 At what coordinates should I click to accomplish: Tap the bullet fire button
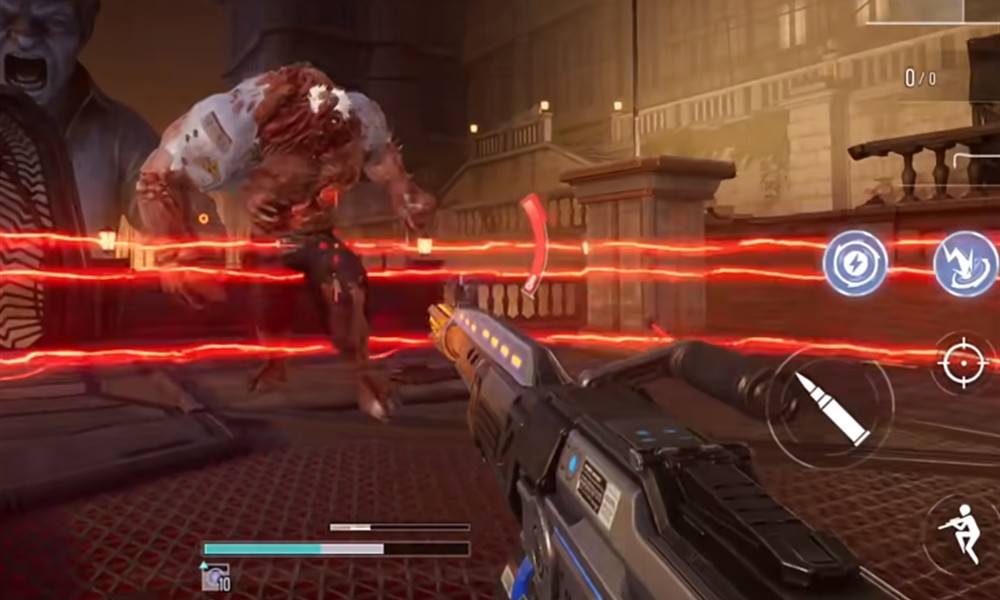pyautogui.click(x=830, y=407)
